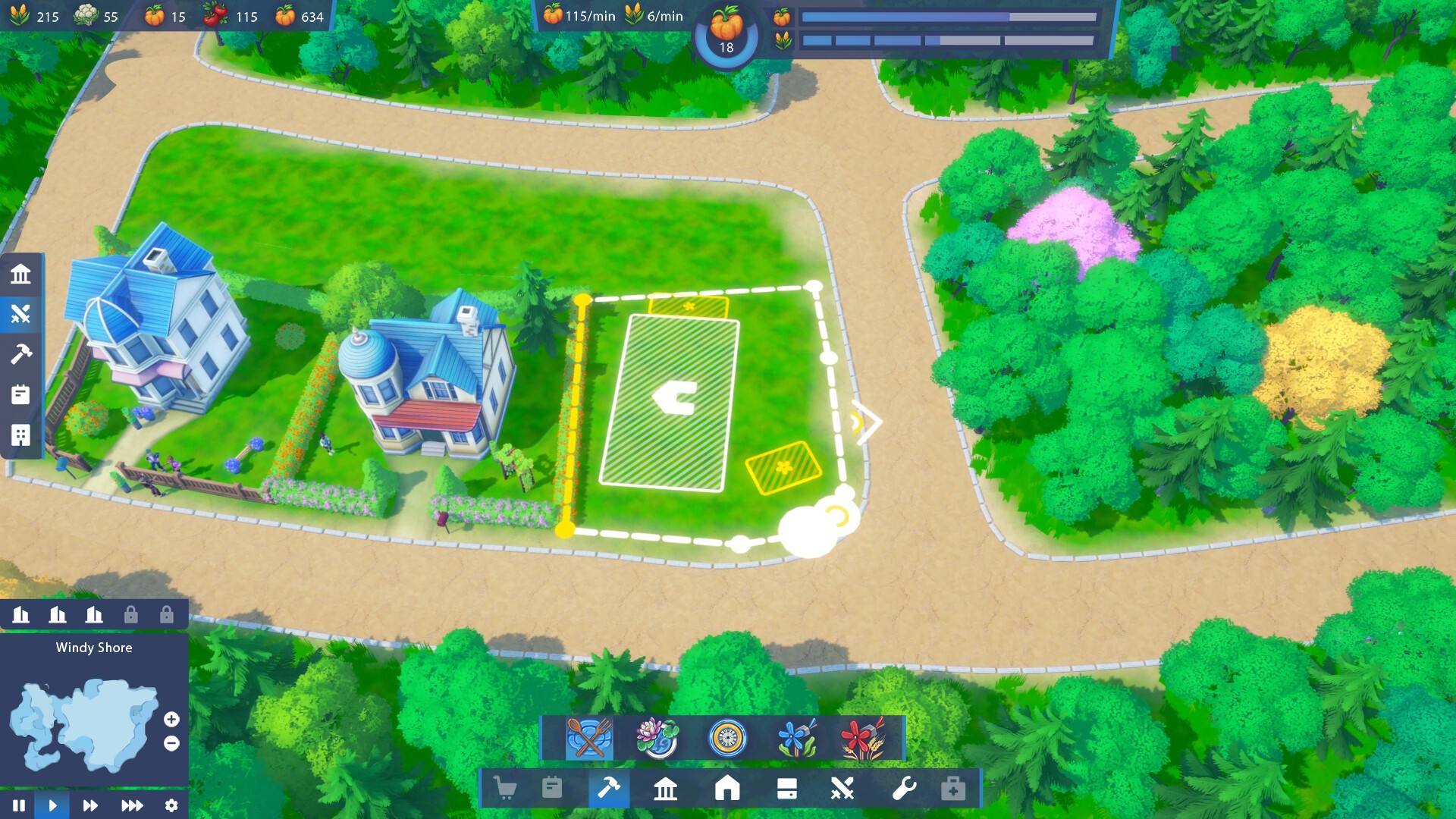1456x819 pixels.
Task: Open the apartment building tab on left sidebar
Action: coord(20,435)
